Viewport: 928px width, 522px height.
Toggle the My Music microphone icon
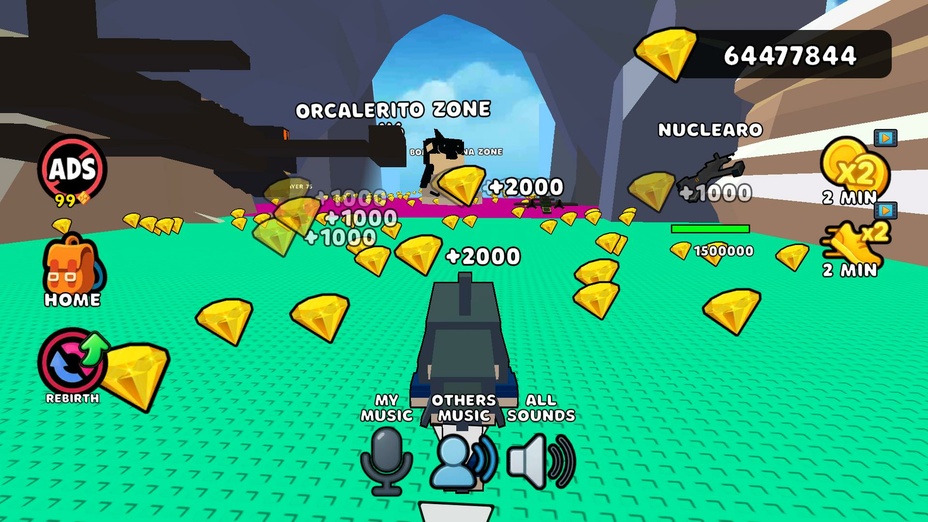385,460
